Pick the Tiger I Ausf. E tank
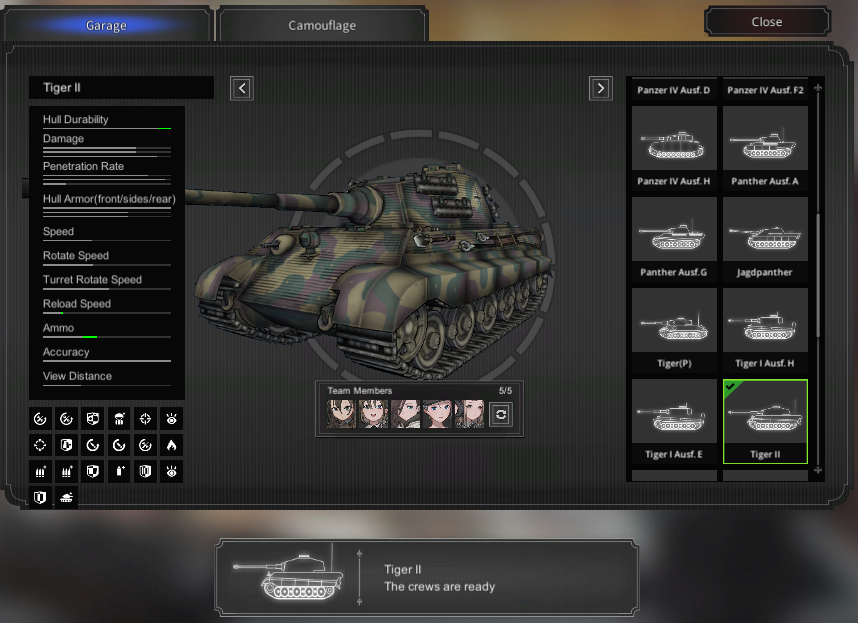The width and height of the screenshot is (858, 623). click(674, 420)
